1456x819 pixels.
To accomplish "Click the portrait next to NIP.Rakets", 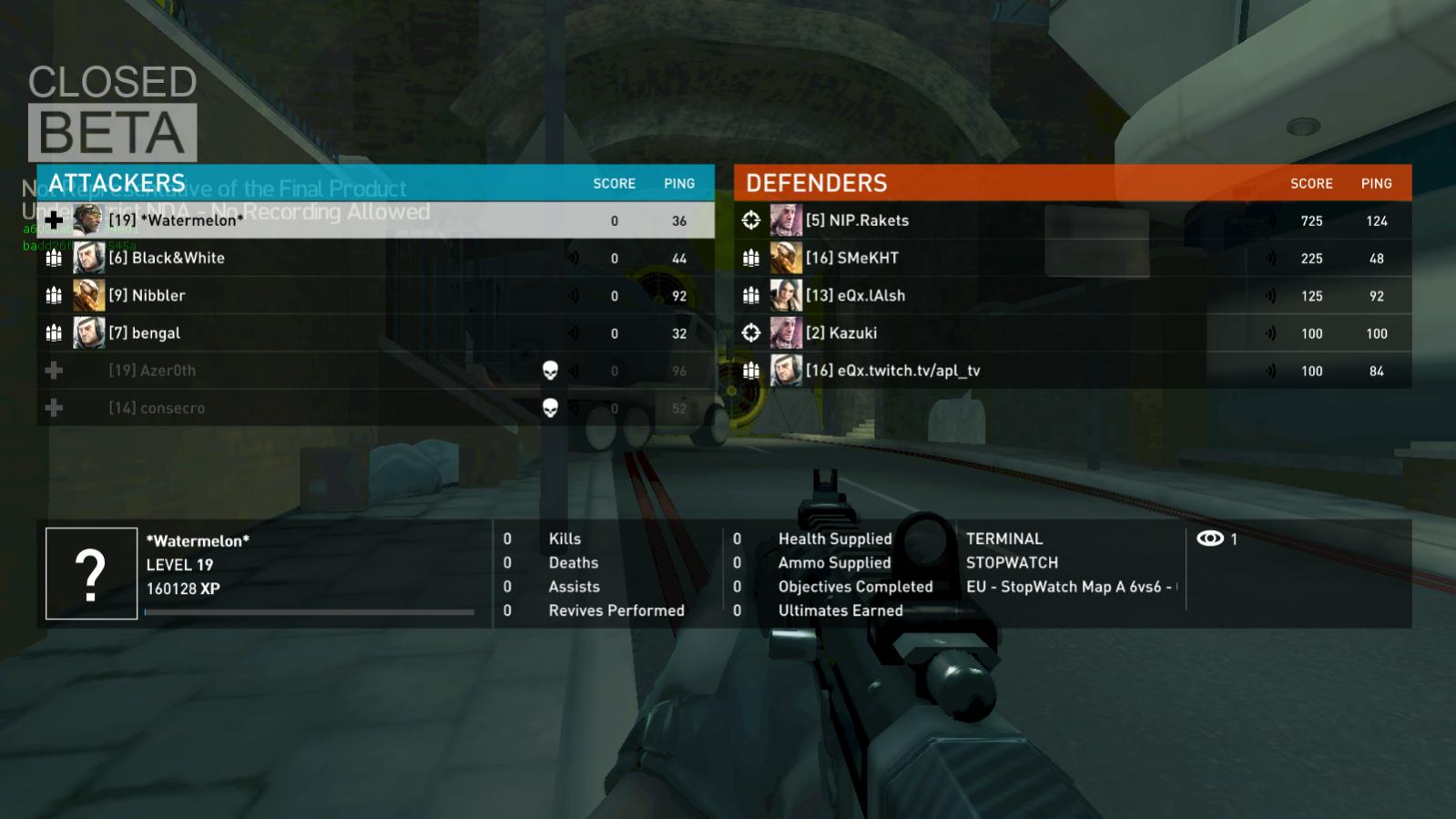I will click(x=786, y=220).
